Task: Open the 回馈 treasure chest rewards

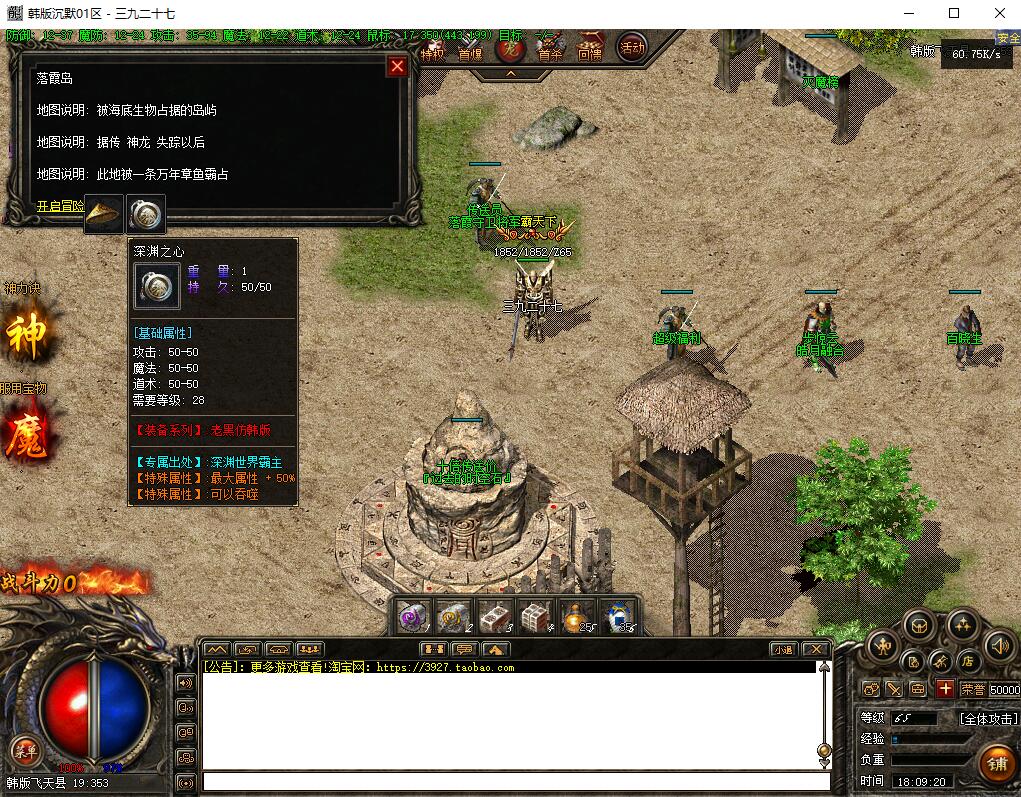Action: (590, 48)
